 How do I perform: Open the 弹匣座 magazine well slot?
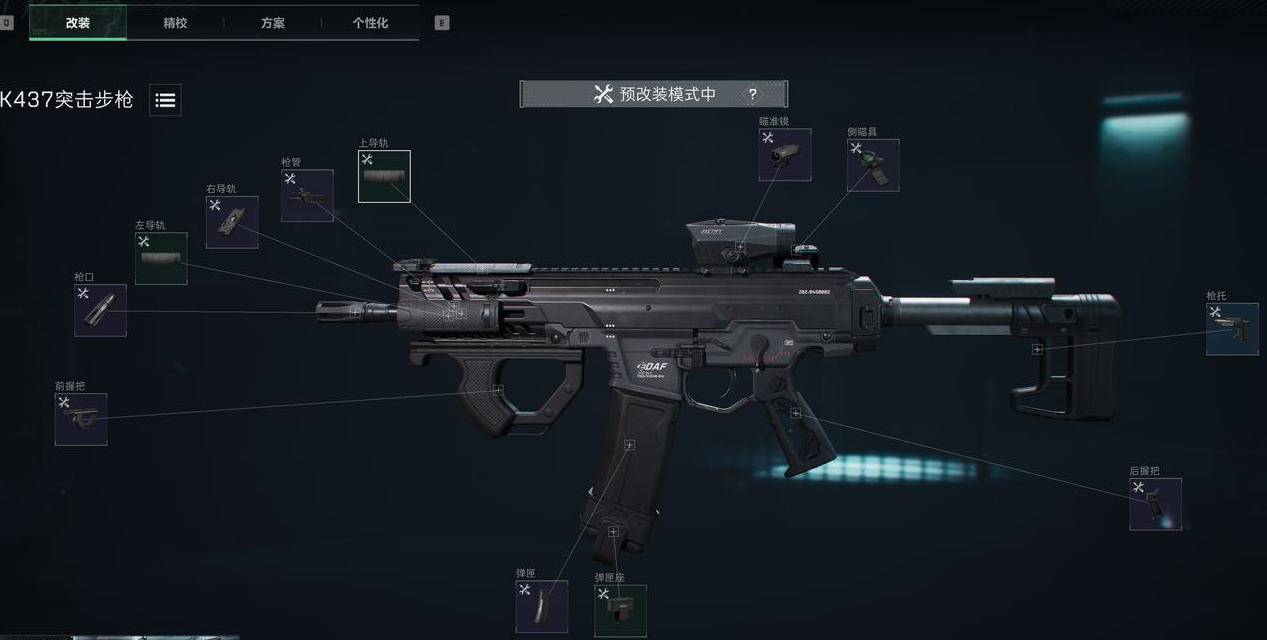coord(620,610)
